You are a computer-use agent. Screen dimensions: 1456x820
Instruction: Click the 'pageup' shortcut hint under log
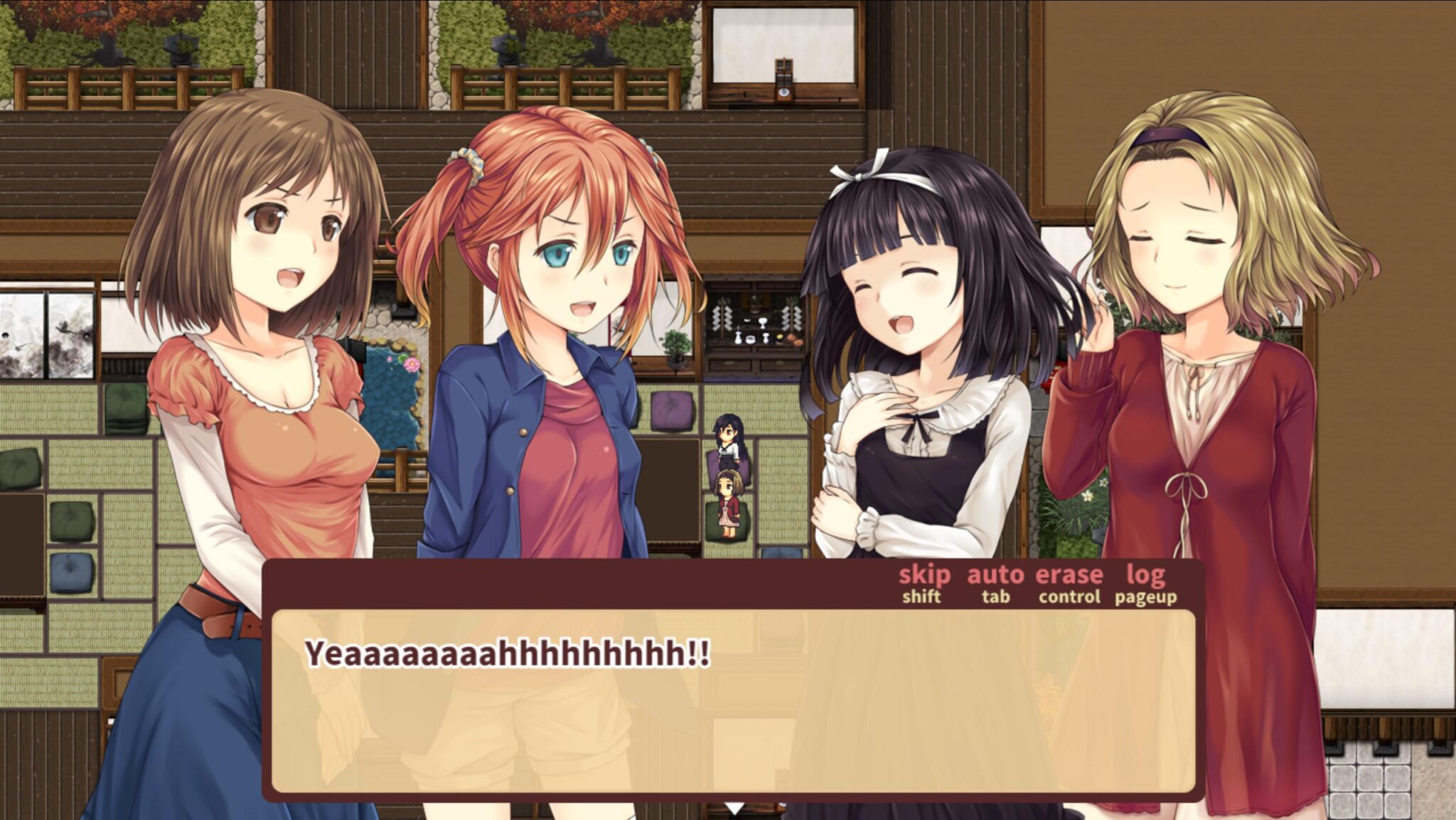pos(1145,598)
